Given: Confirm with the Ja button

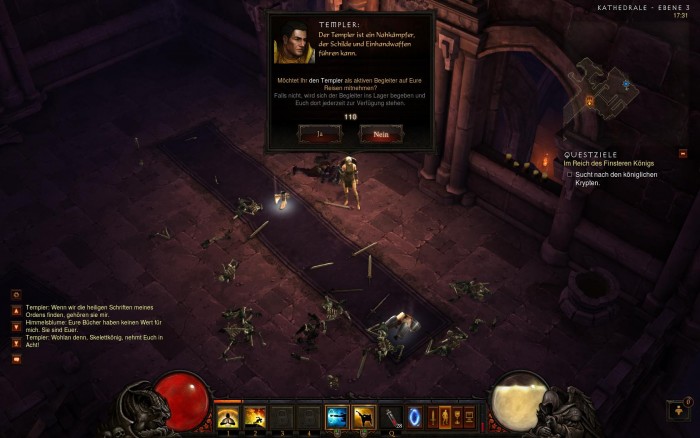Looking at the screenshot, I should pyautogui.click(x=319, y=133).
